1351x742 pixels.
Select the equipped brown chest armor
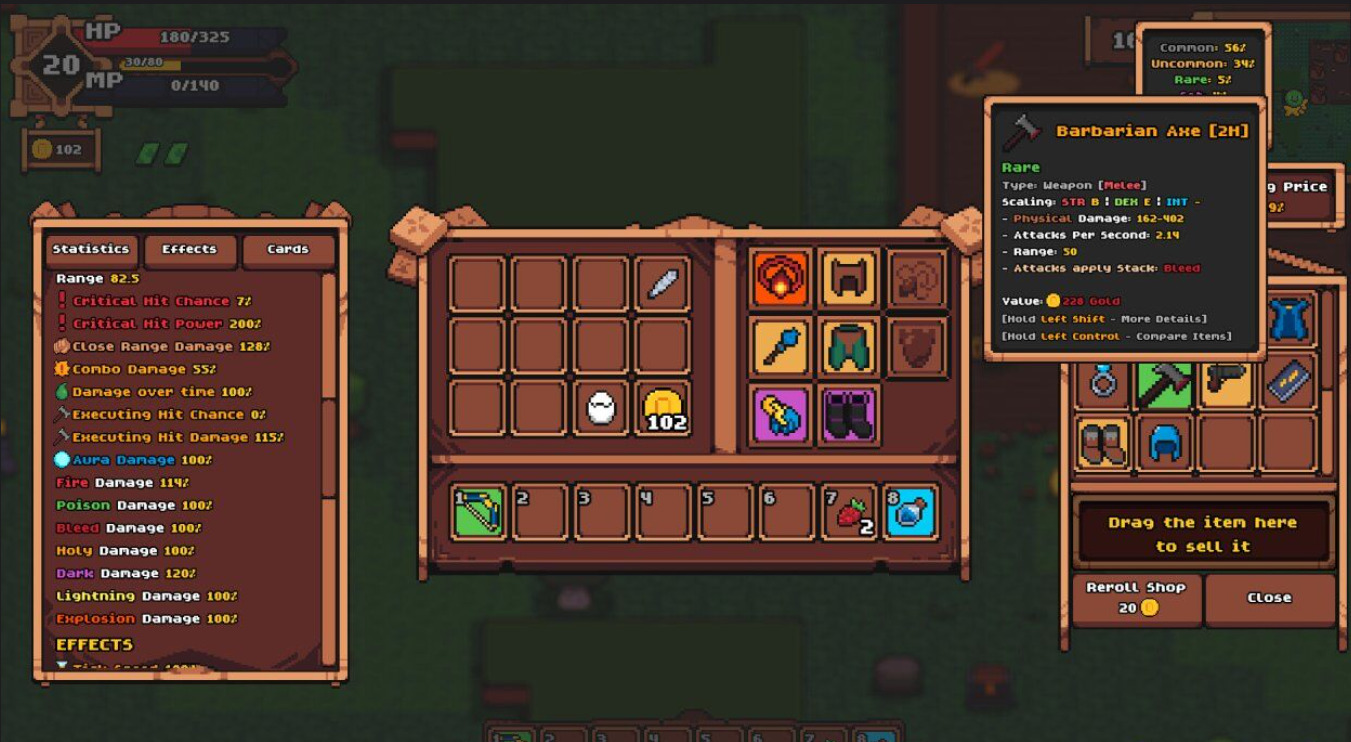point(849,279)
